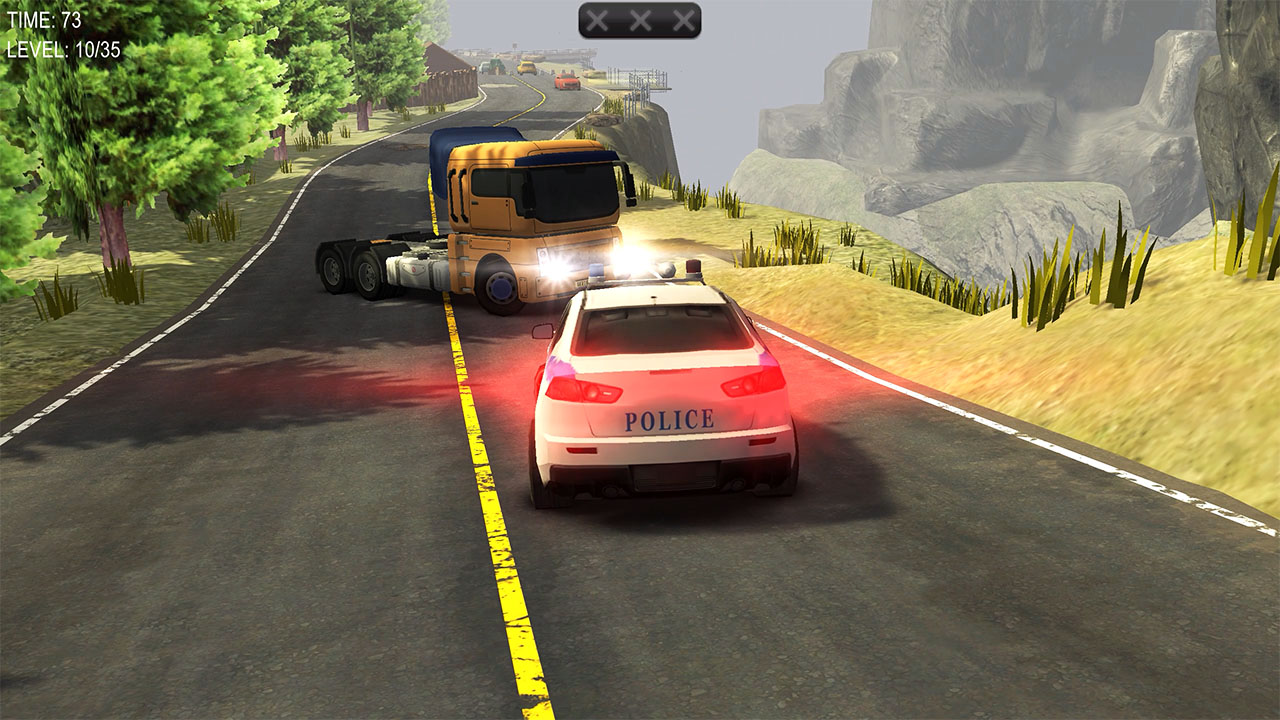Select the red car on the far road
The height and width of the screenshot is (720, 1280).
567,82
